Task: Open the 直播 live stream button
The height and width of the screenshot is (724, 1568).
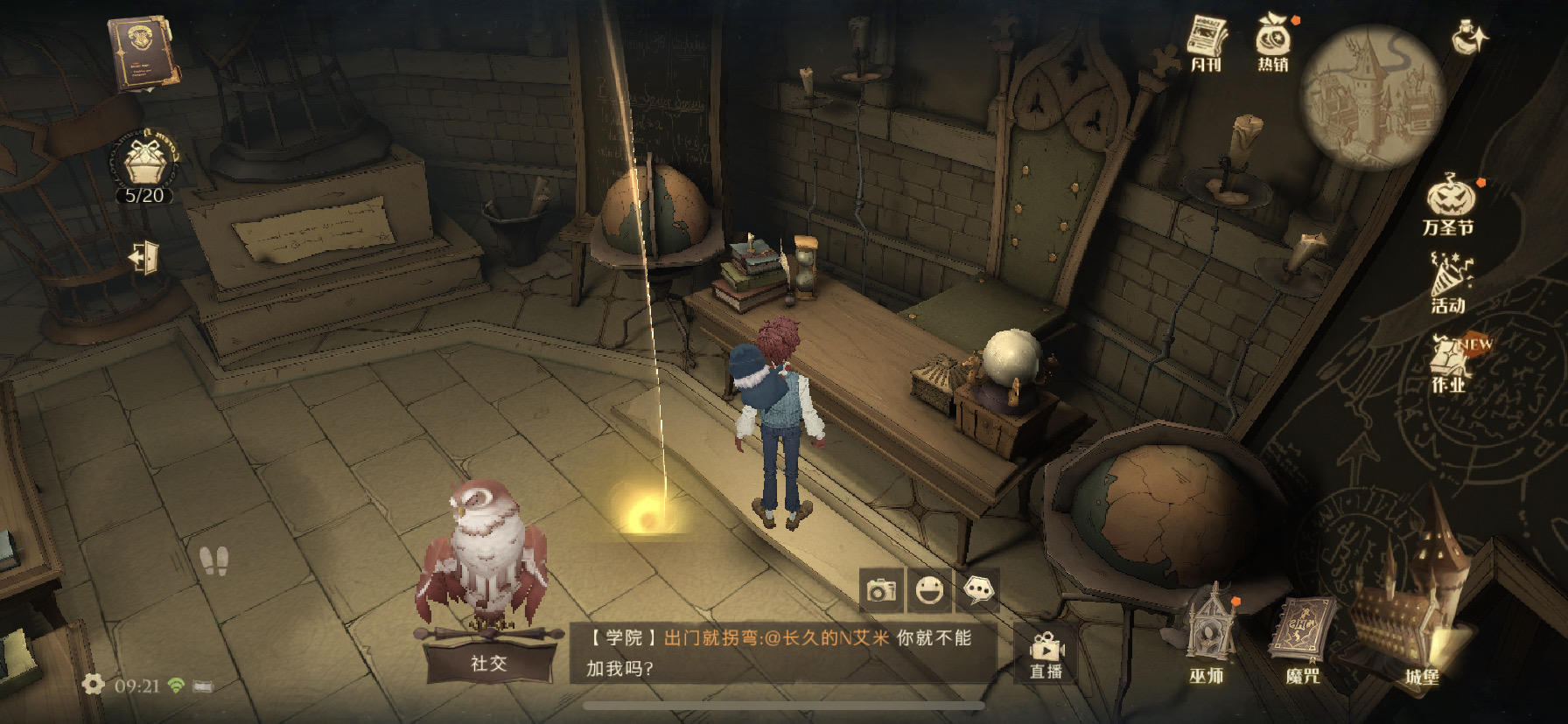Action: (1046, 656)
